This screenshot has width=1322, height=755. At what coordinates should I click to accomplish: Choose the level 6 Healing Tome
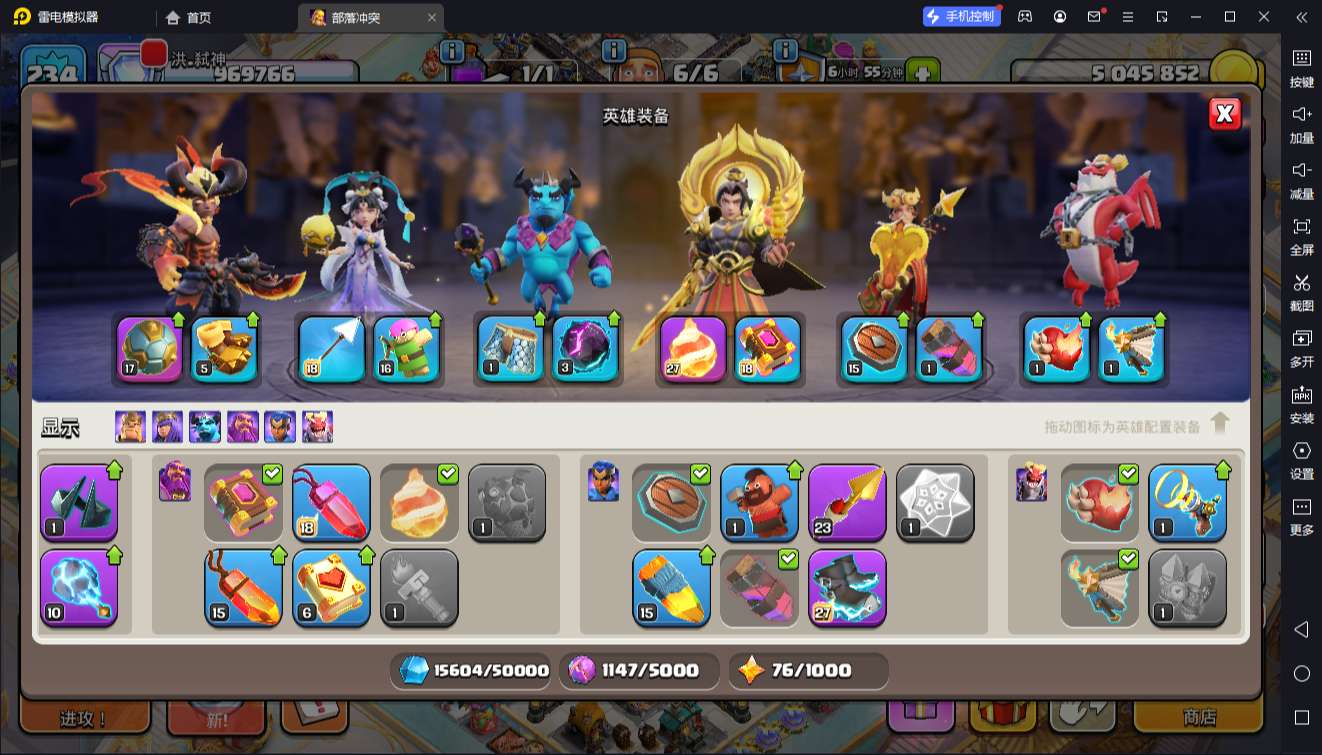tap(331, 586)
